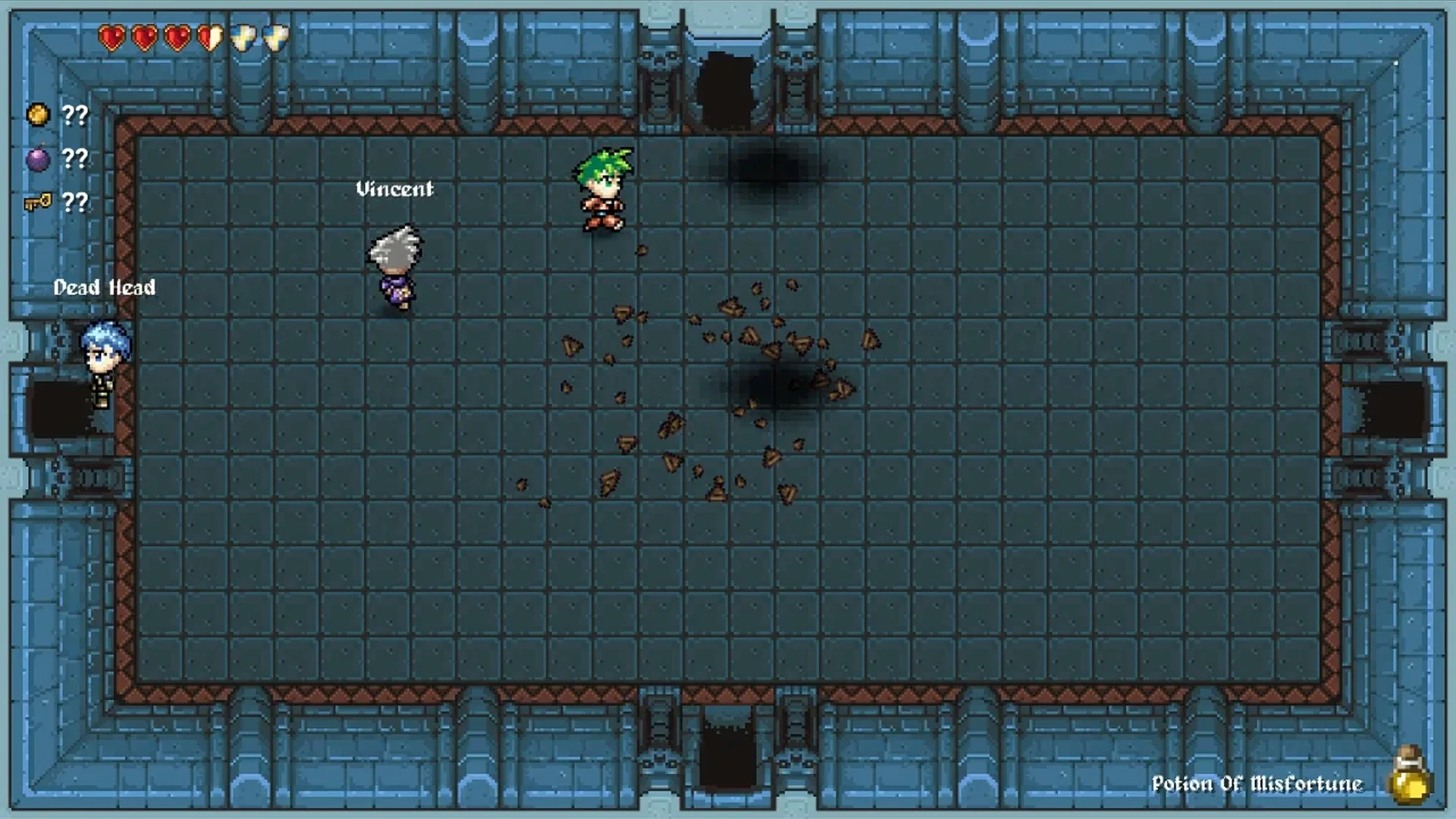
Task: Select the half-filled heart in the health bar
Action: [x=209, y=36]
